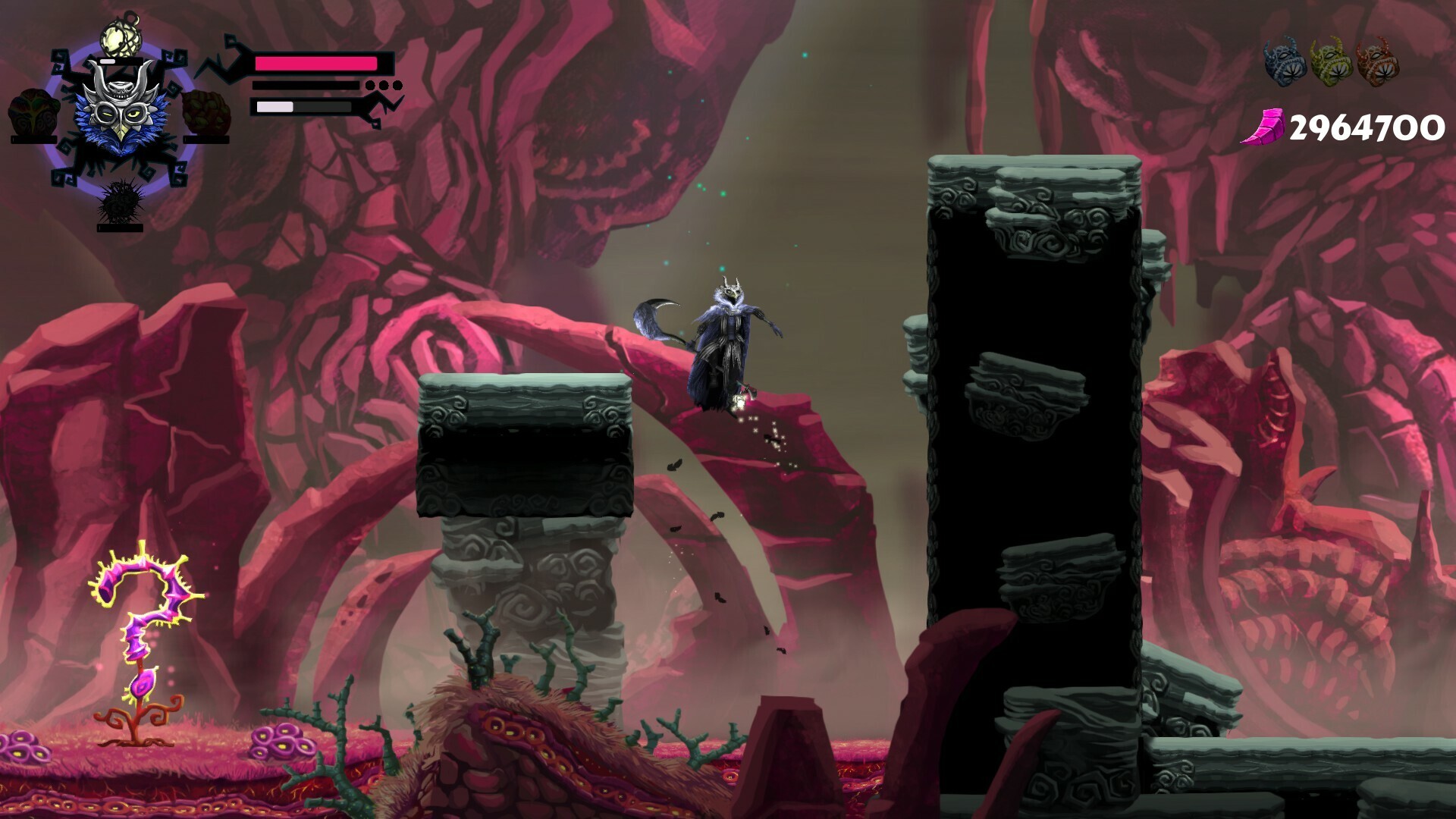Select the red fruit ability slot right of portrait
Image resolution: width=1456 pixels, height=819 pixels.
(x=205, y=112)
